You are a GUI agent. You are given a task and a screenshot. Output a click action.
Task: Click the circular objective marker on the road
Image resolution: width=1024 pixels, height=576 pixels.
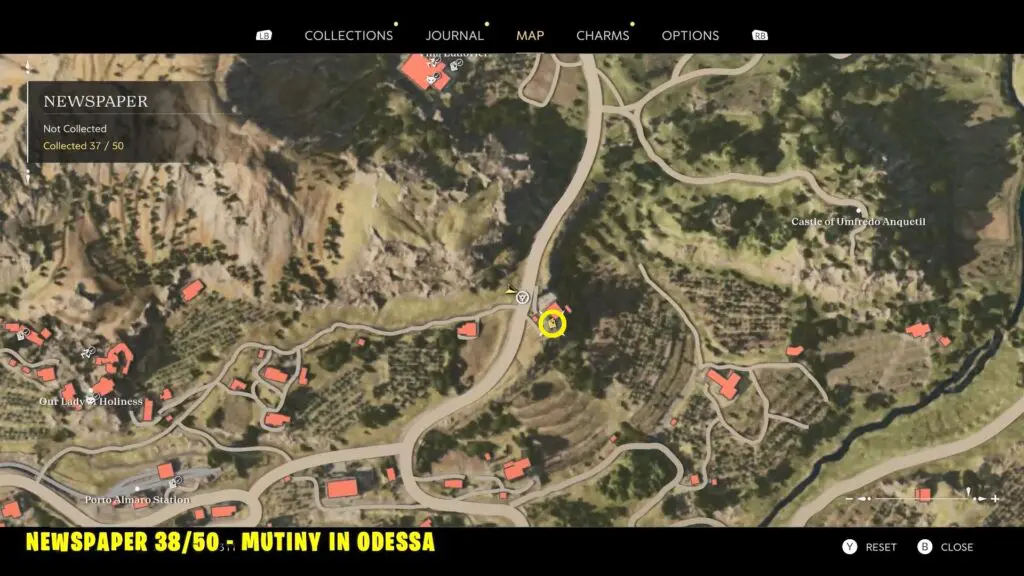[x=522, y=297]
